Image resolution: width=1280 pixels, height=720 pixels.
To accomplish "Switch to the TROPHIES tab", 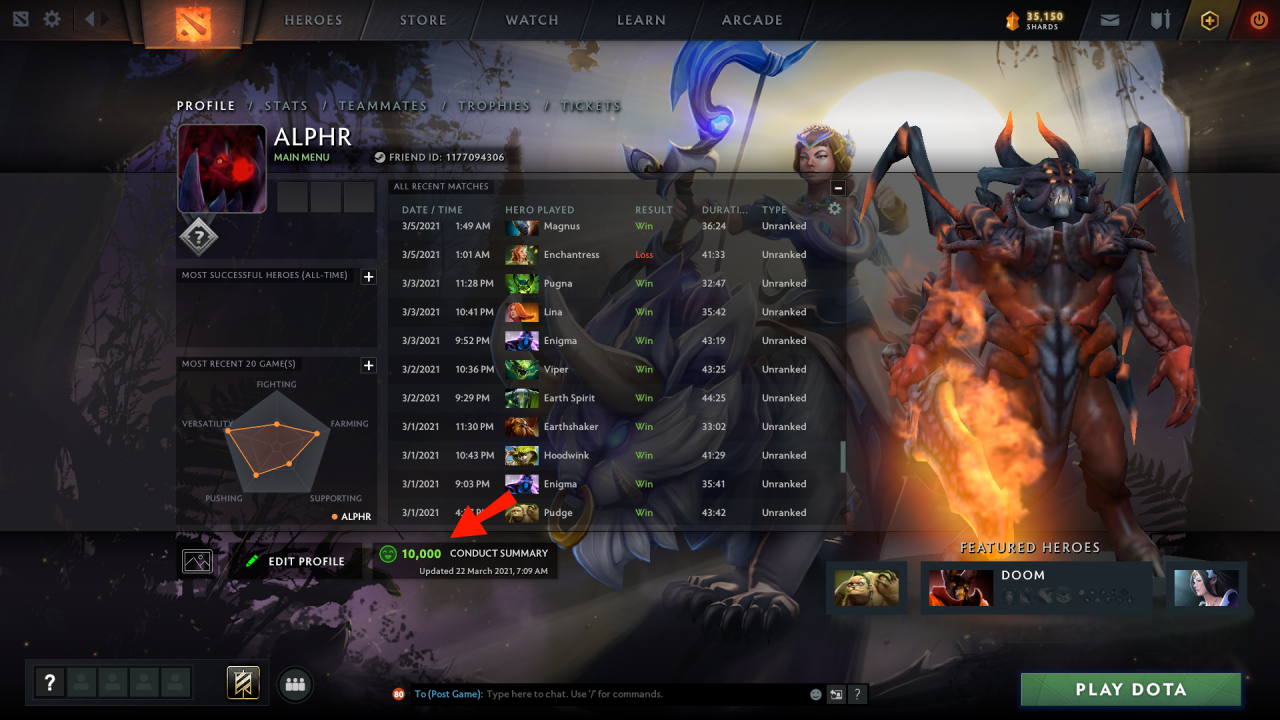I will (x=496, y=105).
